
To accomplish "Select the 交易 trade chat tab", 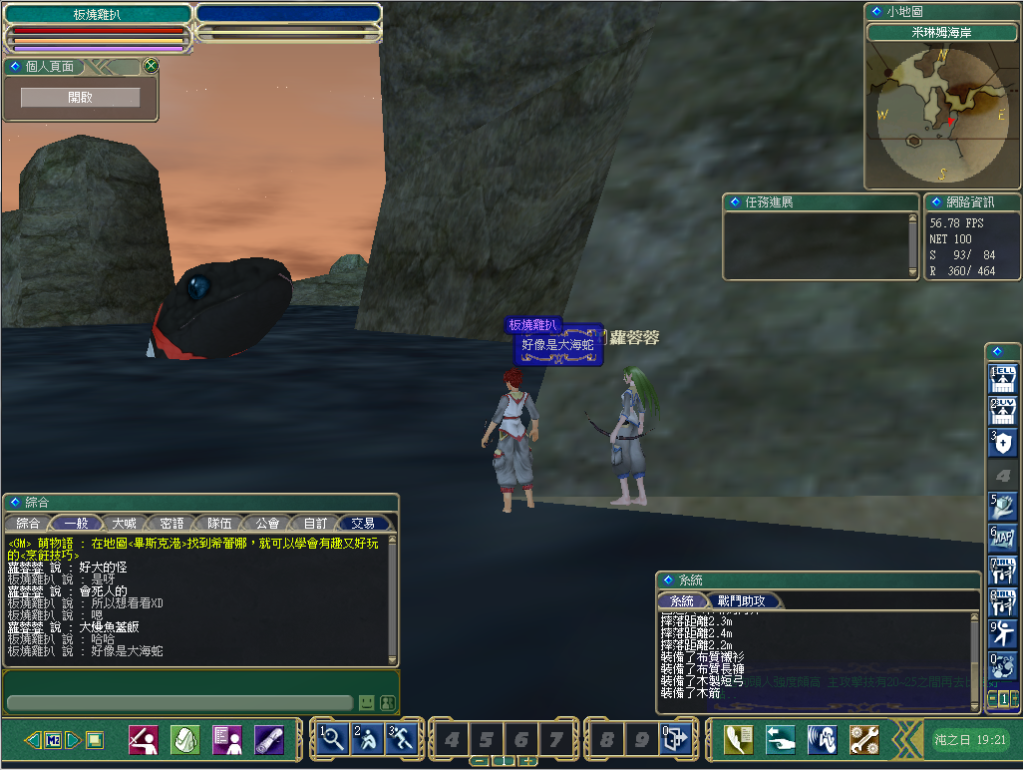I will pyautogui.click(x=363, y=523).
